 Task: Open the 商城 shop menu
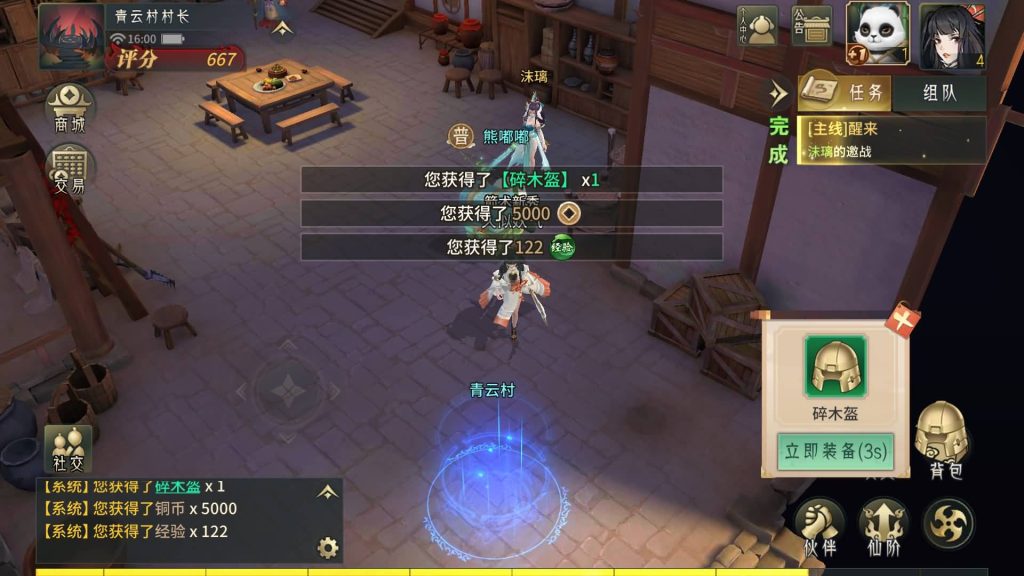tap(70, 108)
